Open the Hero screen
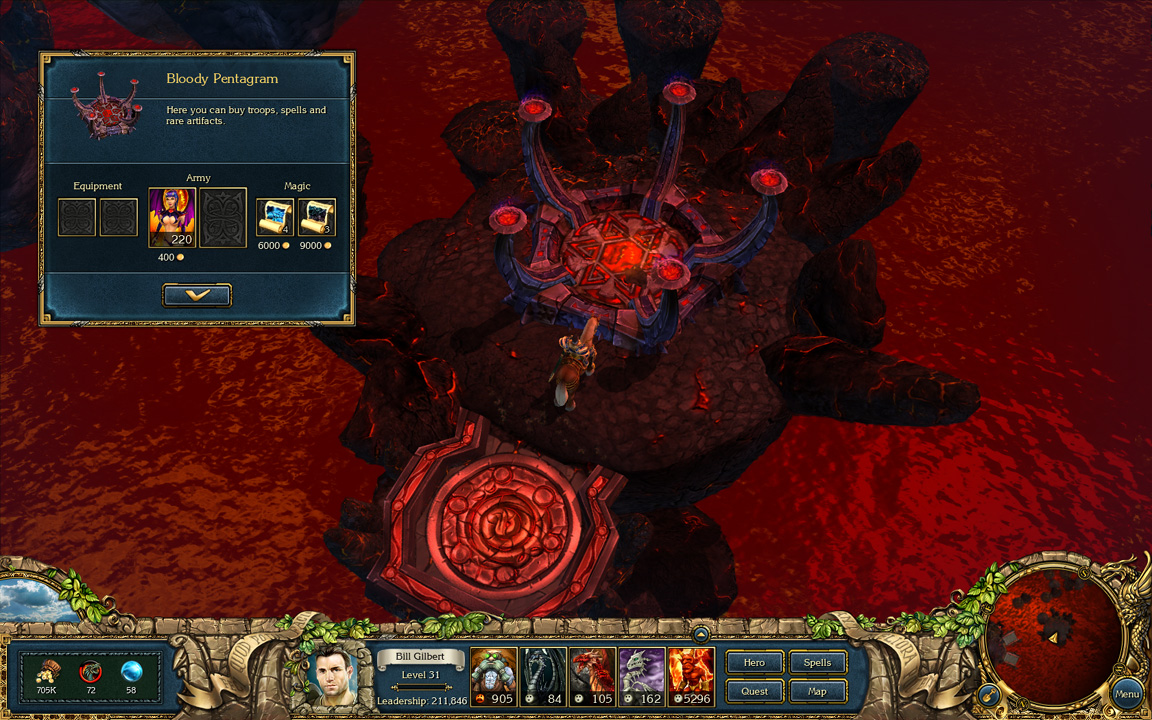The height and width of the screenshot is (720, 1152). [754, 662]
